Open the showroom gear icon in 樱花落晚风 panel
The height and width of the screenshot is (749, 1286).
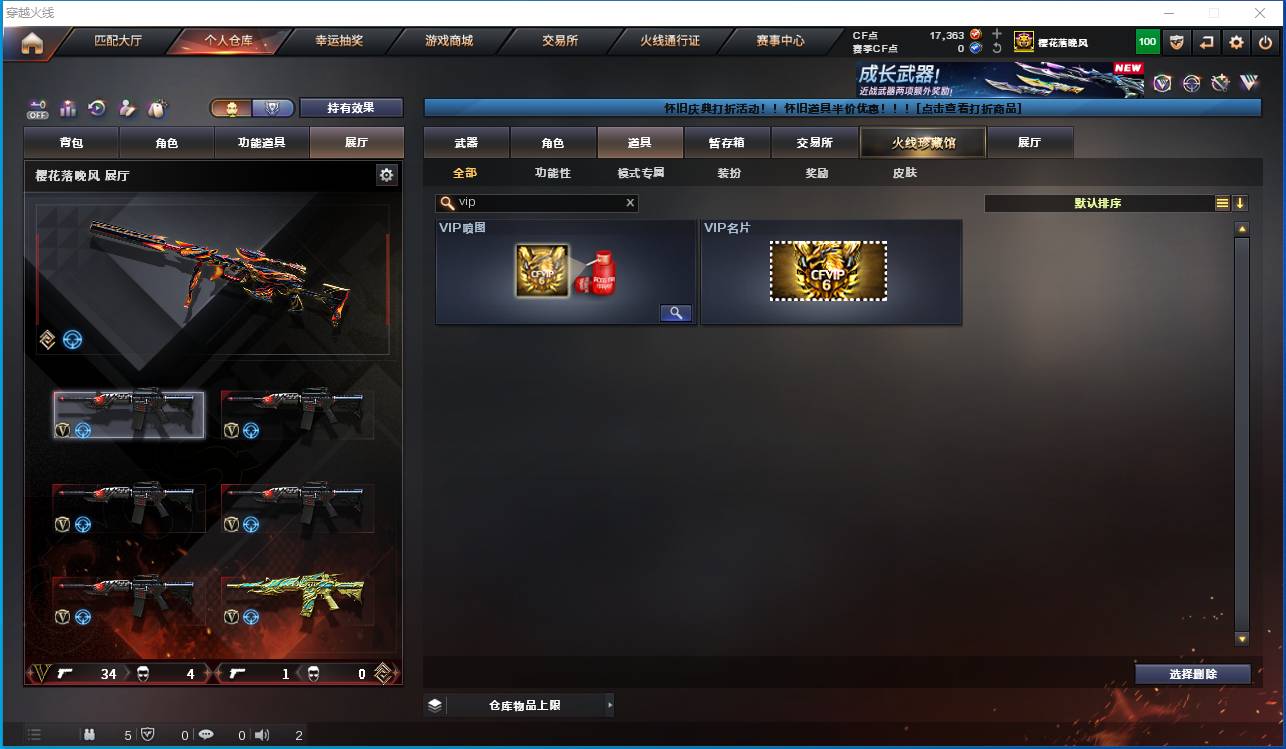click(x=387, y=174)
